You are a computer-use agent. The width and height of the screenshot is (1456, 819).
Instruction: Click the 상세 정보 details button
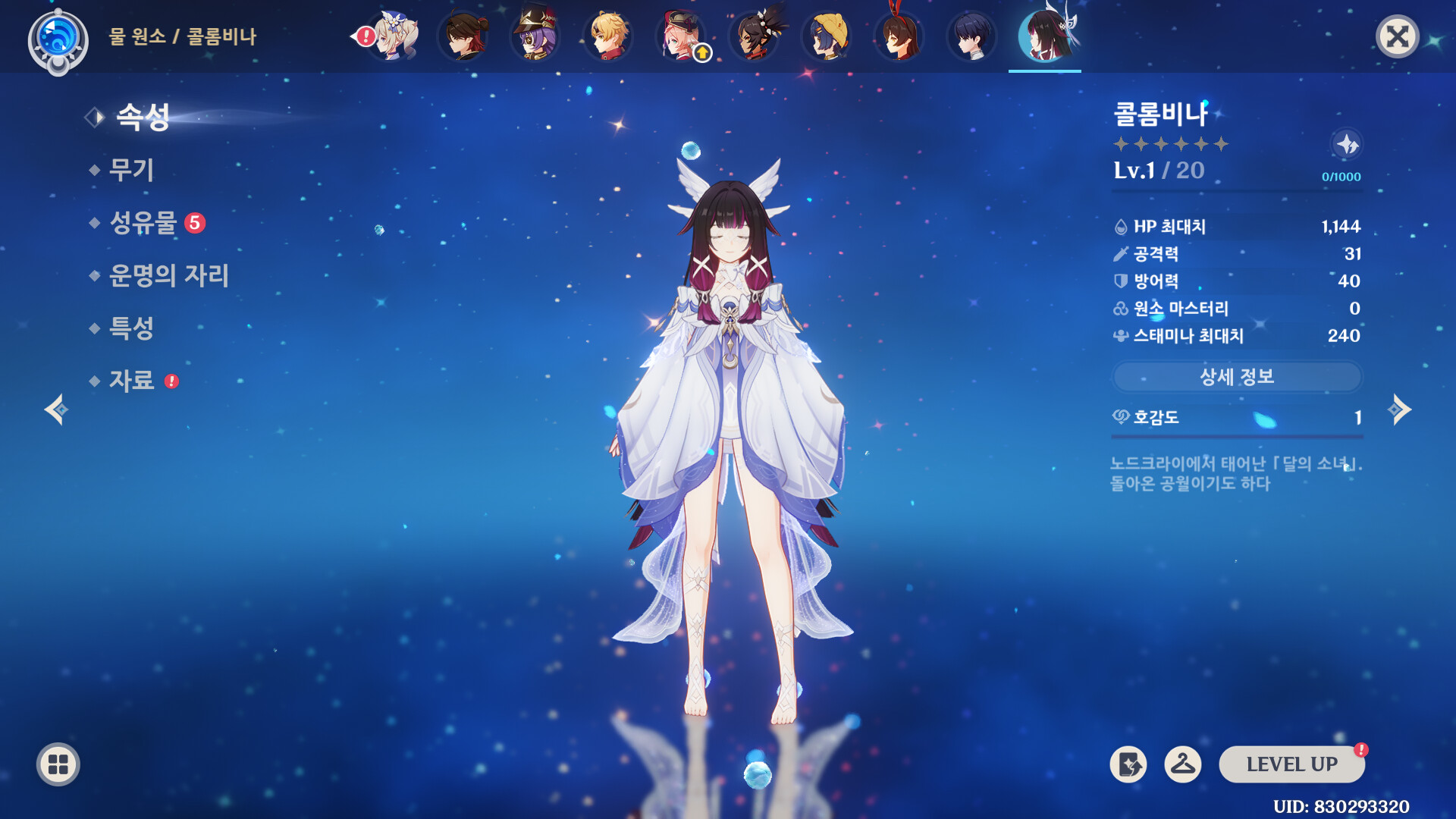click(1237, 377)
